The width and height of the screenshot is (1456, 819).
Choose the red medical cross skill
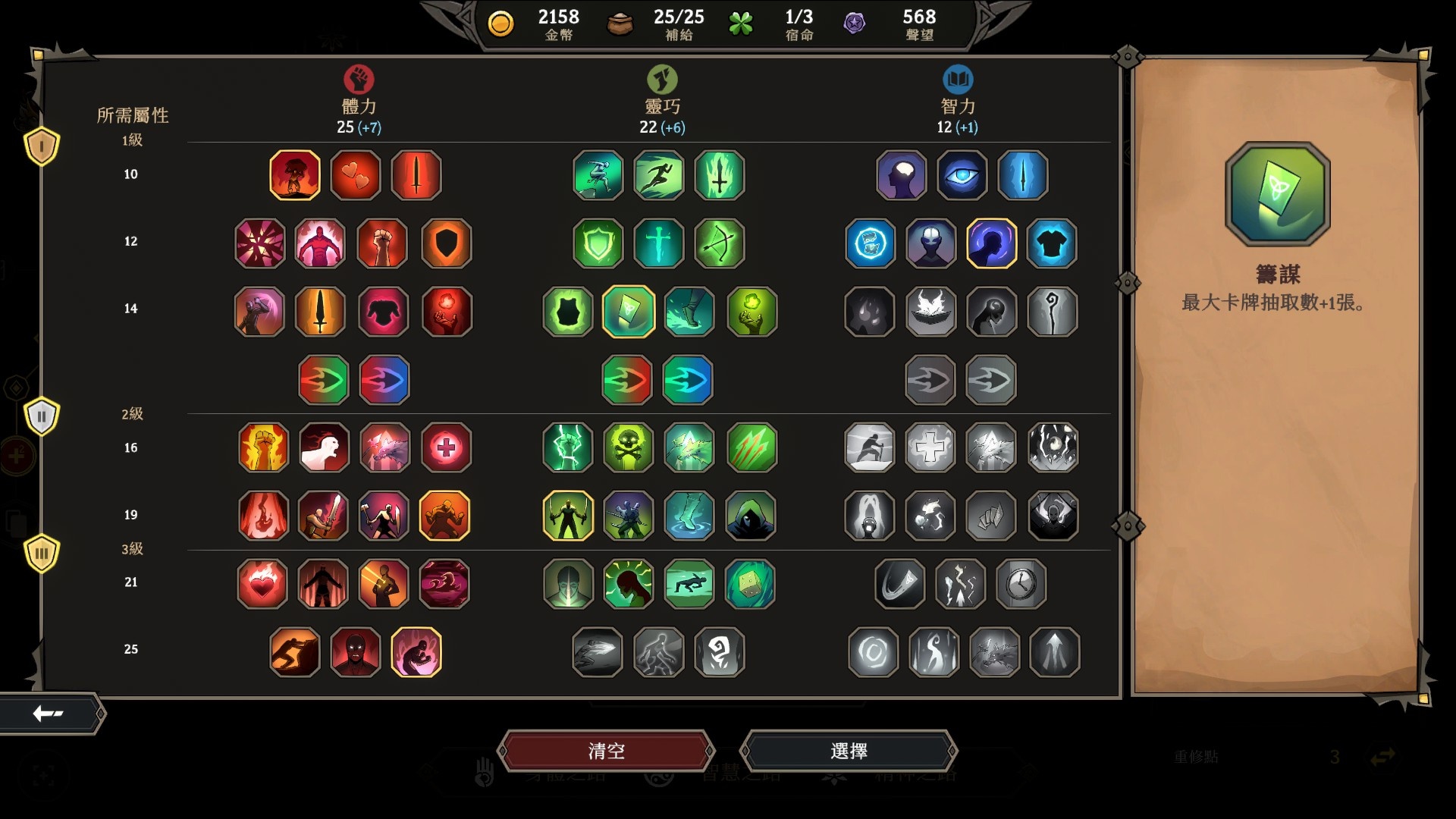click(x=446, y=447)
